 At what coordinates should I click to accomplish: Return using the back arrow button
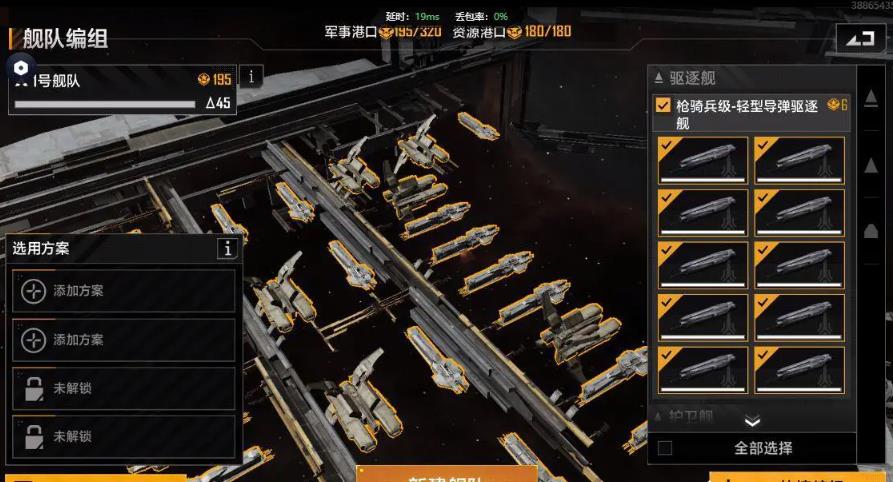[860, 38]
